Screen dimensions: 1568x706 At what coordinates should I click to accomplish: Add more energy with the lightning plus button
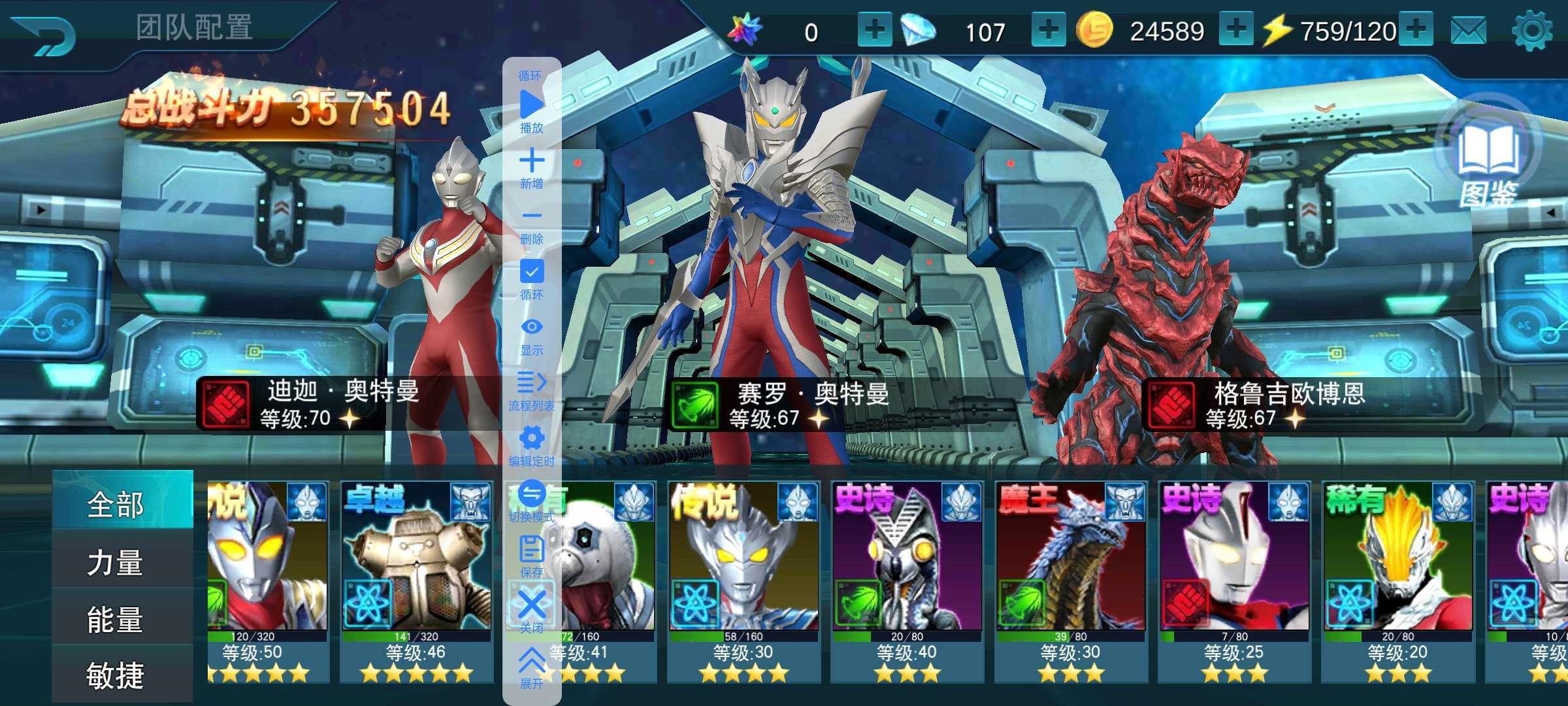coord(1416,30)
